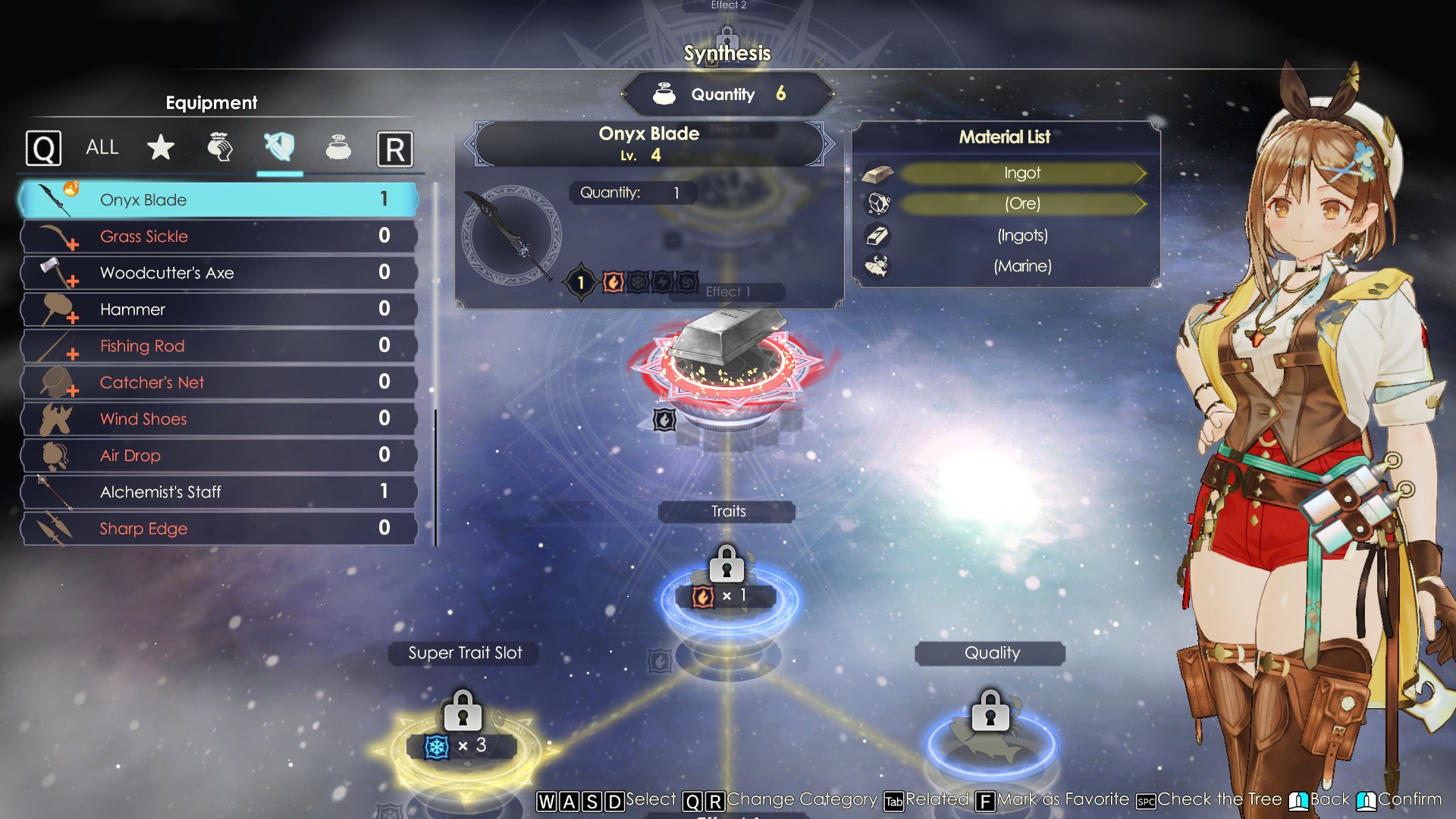Screen dimensions: 1456x819
Task: Select the Wind Shoes recipe
Action: [218, 419]
